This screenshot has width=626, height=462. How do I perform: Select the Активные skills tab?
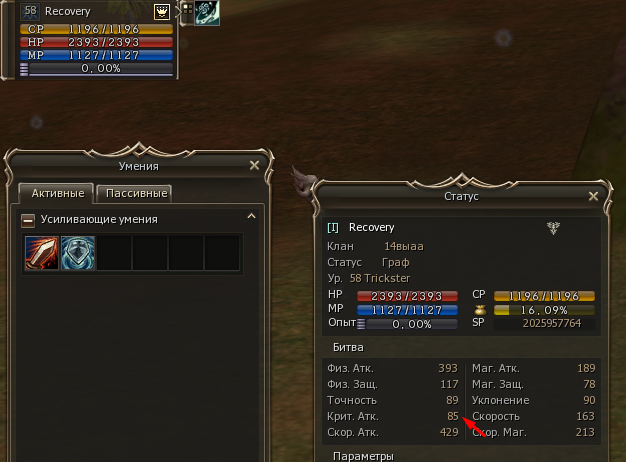[57, 193]
